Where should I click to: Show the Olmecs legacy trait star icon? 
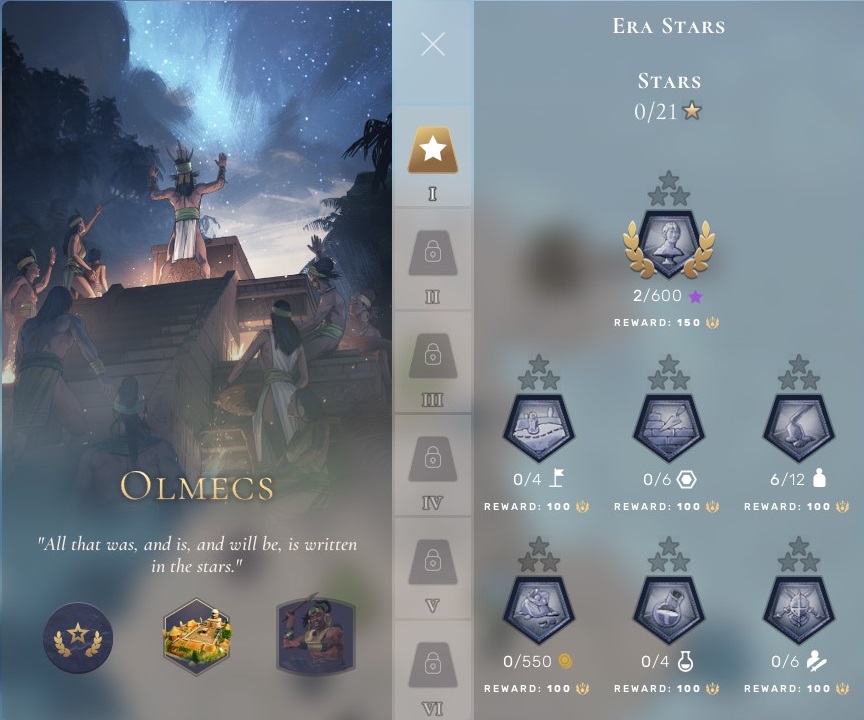coord(78,637)
